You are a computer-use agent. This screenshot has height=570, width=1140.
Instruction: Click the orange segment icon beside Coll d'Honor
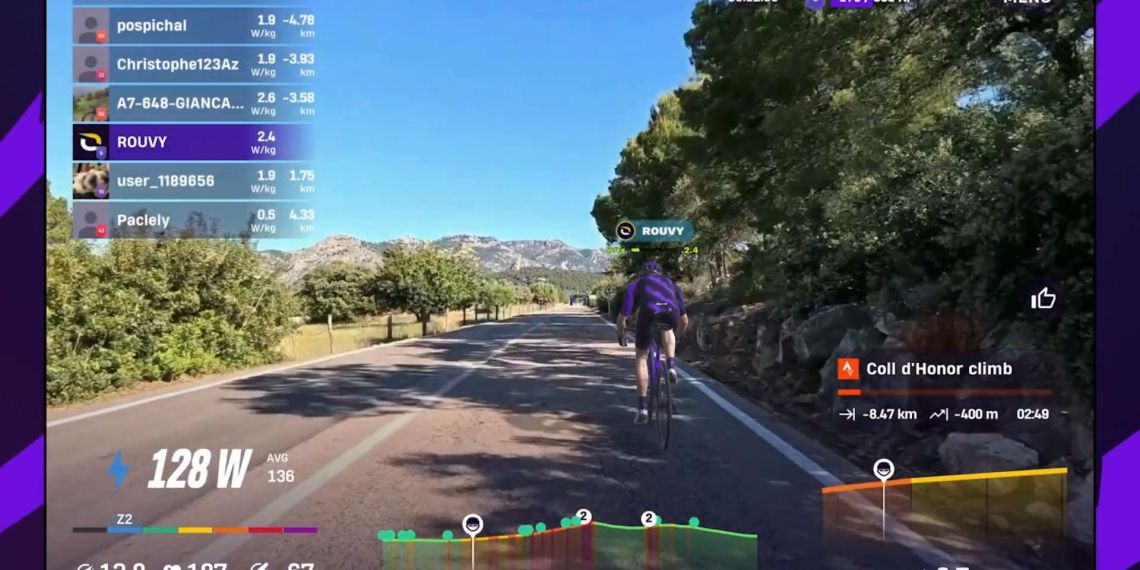[x=848, y=369]
